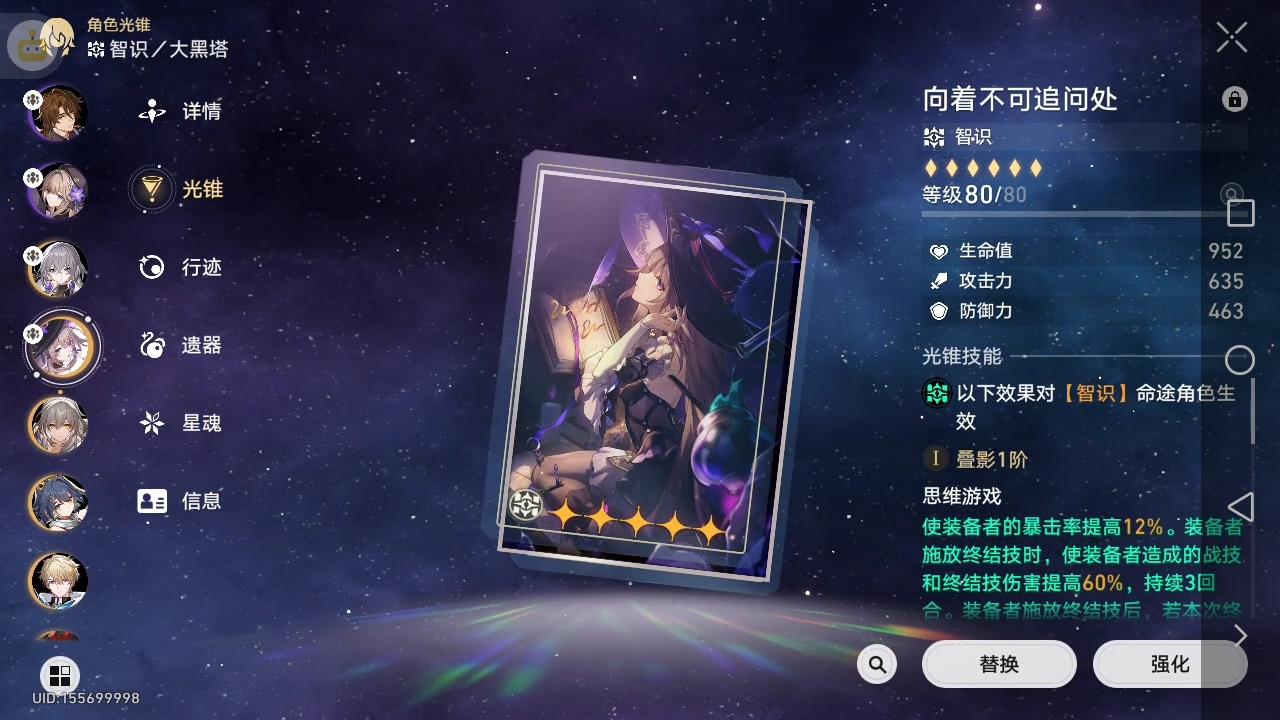Image resolution: width=1280 pixels, height=720 pixels.
Task: Collapse the panel via the left-pointing chevron
Action: point(1243,506)
